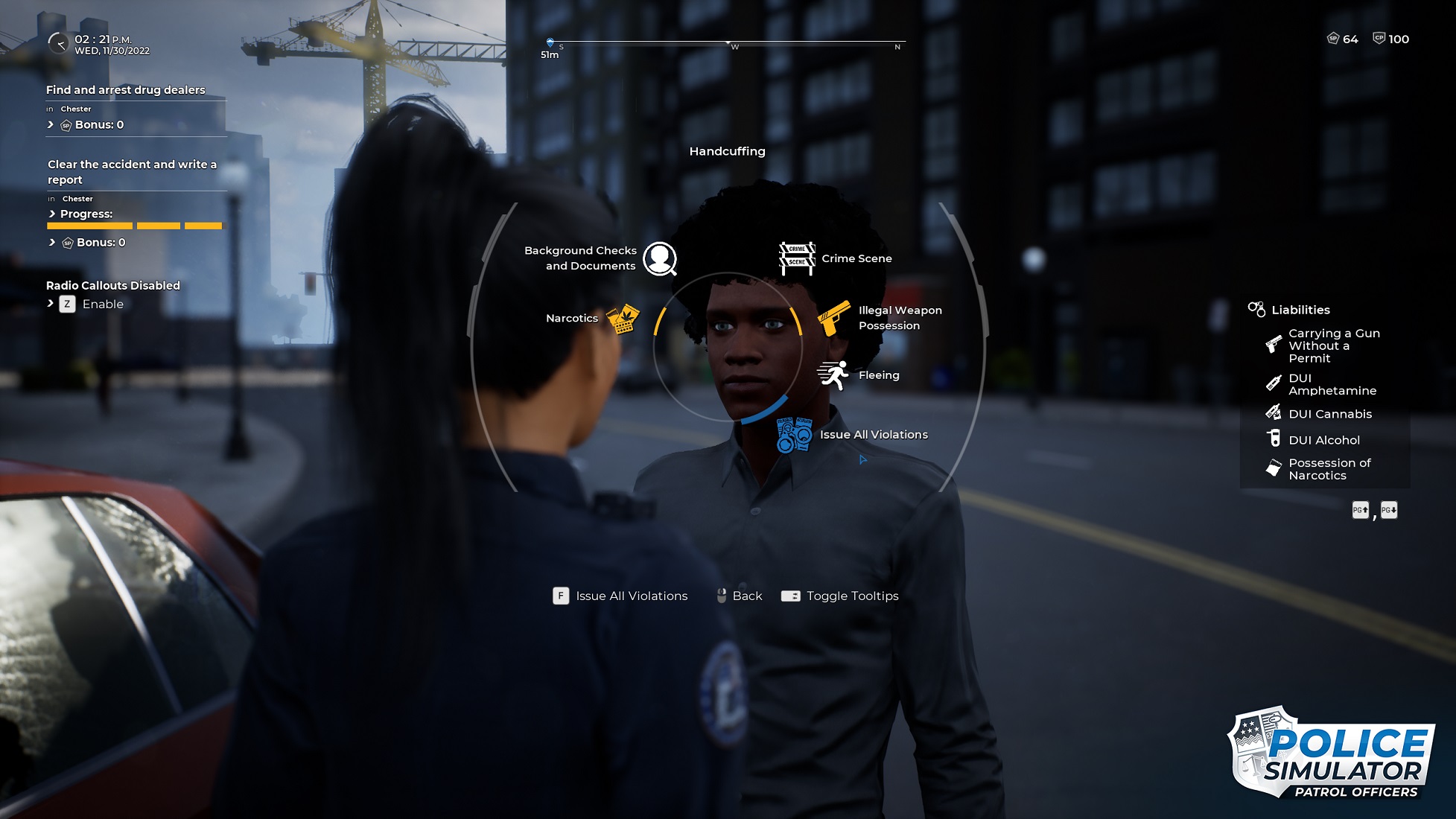Click the compass bar waypoint marker

pyautogui.click(x=550, y=42)
